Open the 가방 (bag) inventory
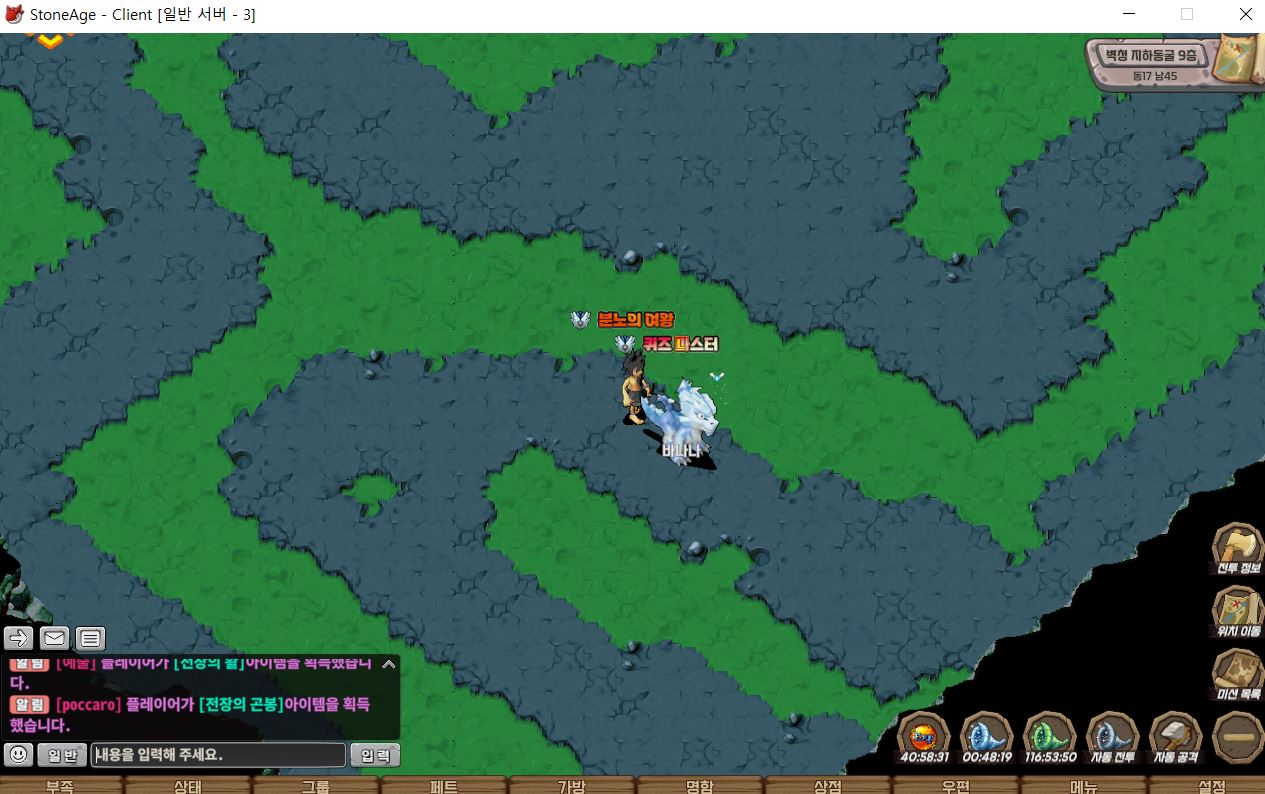Image resolution: width=1265 pixels, height=794 pixels. (571, 785)
